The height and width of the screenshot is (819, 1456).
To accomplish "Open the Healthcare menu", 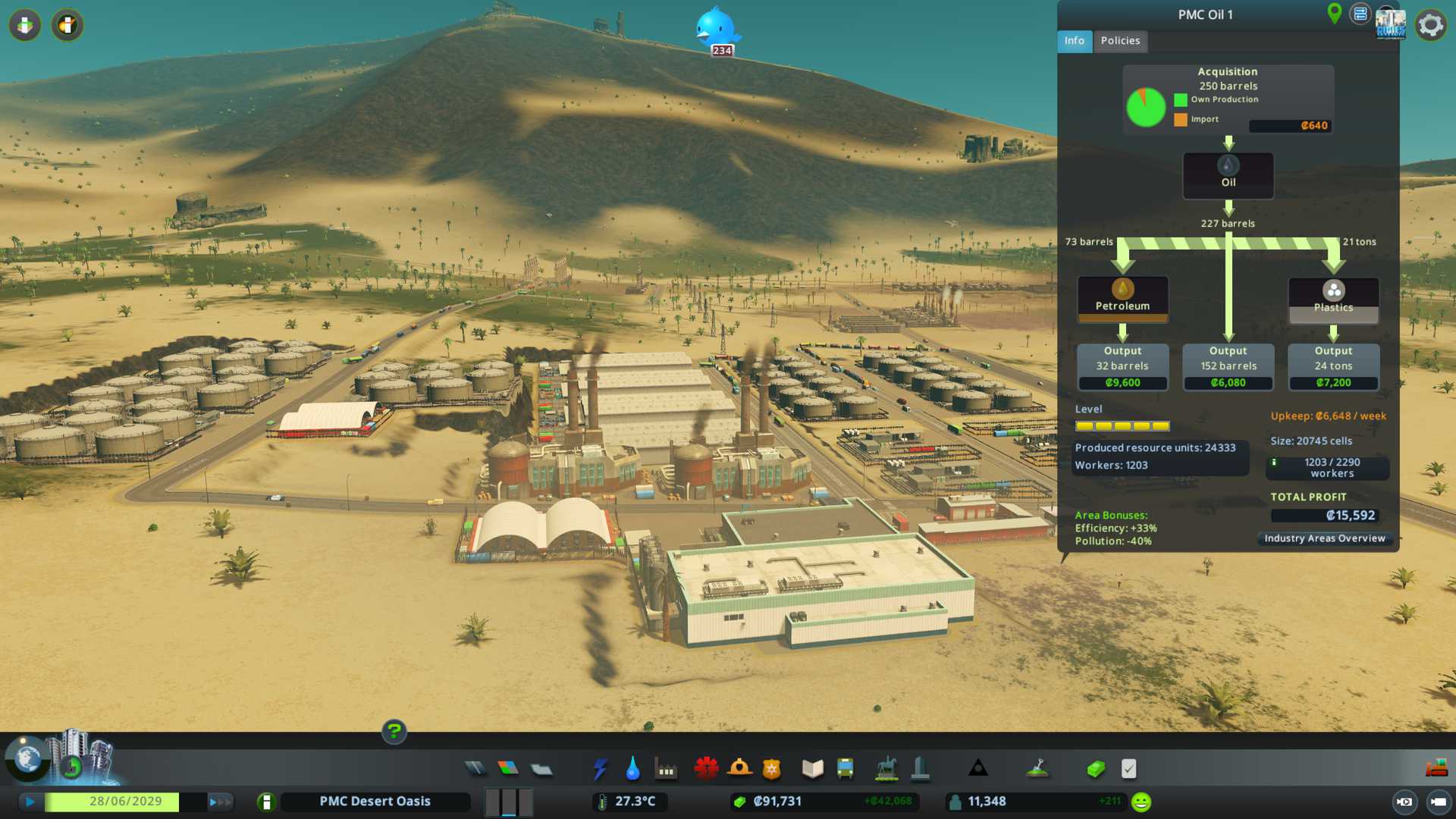I will click(x=706, y=769).
